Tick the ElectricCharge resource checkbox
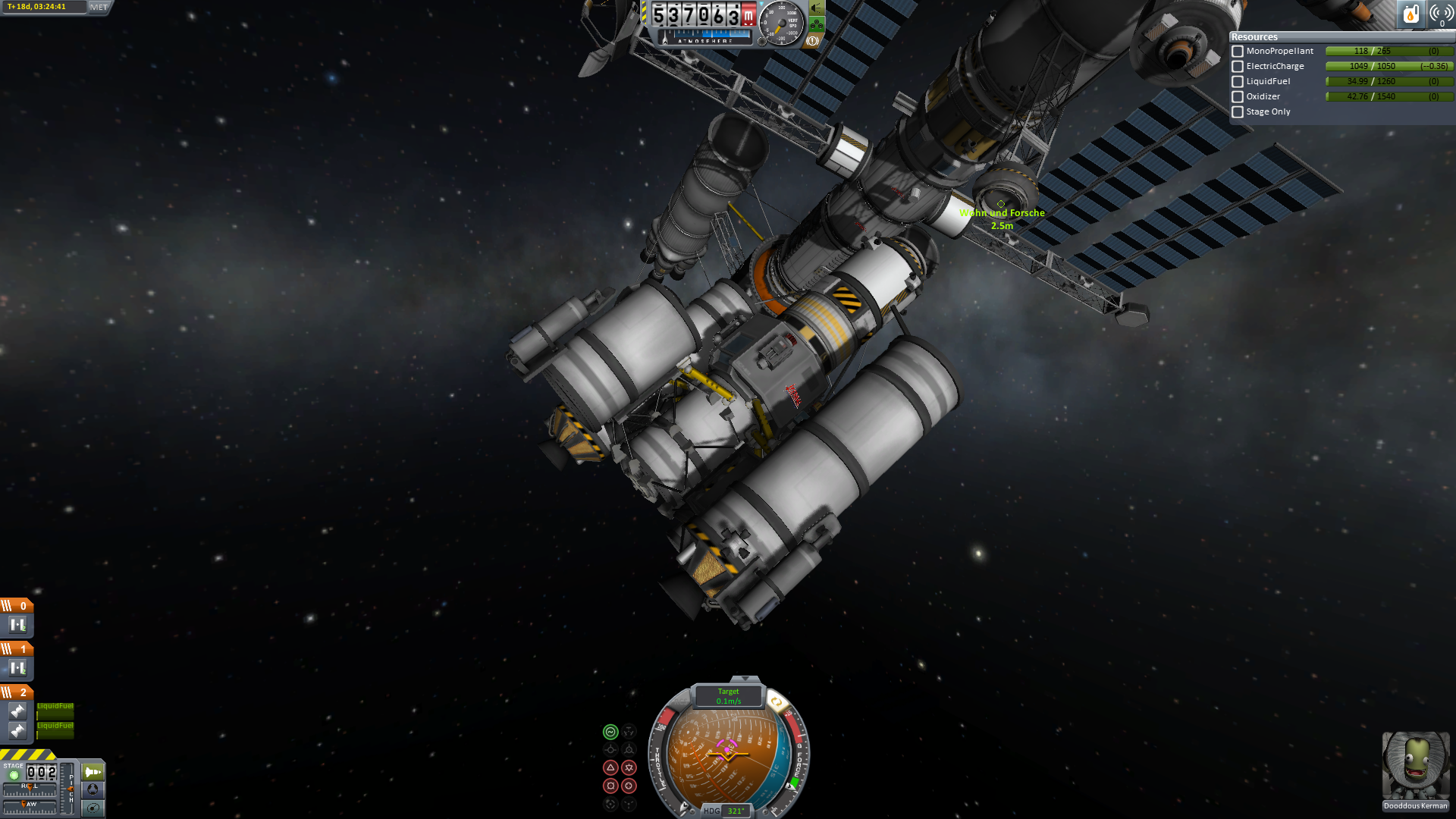 pyautogui.click(x=1238, y=67)
